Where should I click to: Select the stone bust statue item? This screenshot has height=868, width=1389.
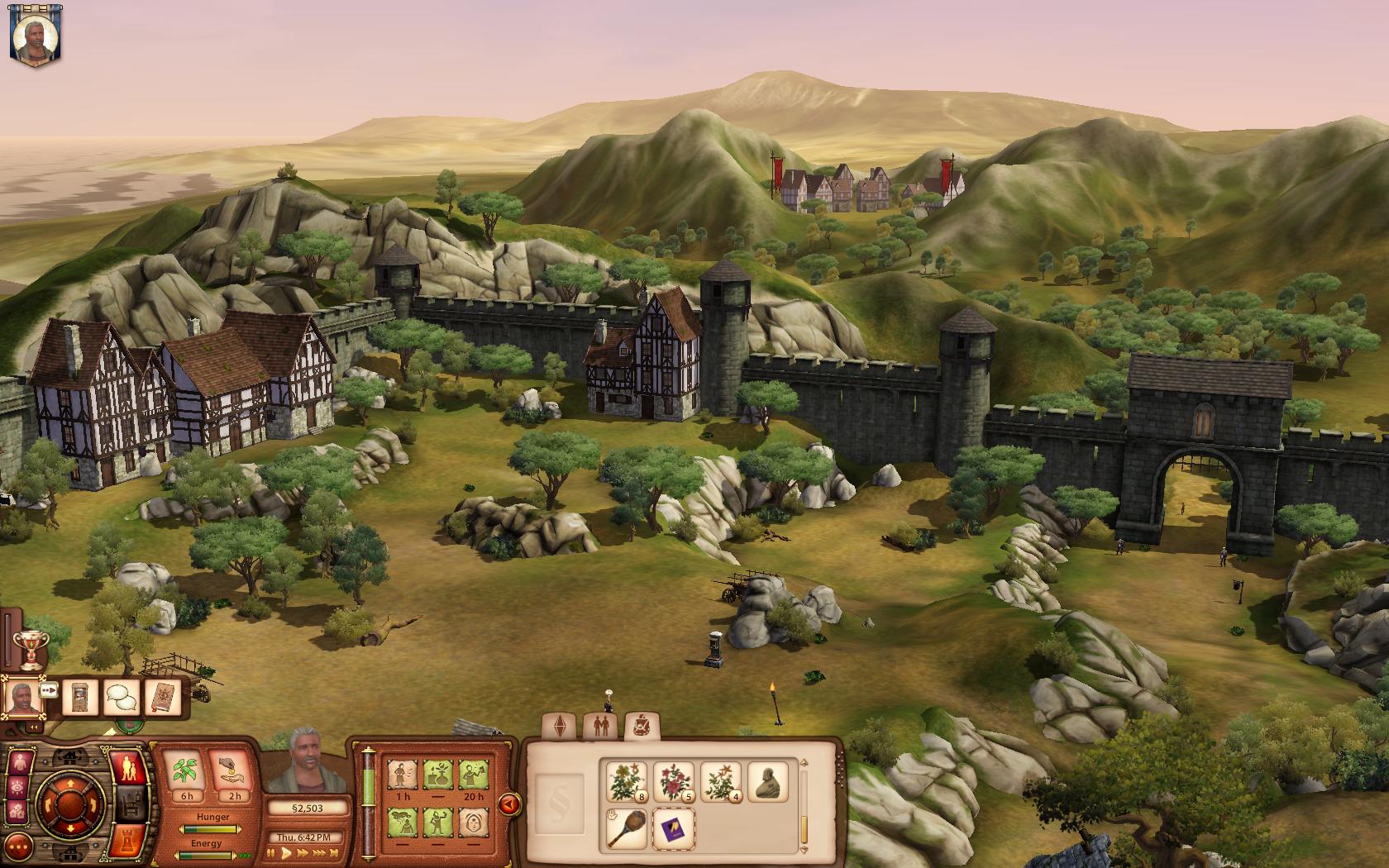tap(767, 781)
